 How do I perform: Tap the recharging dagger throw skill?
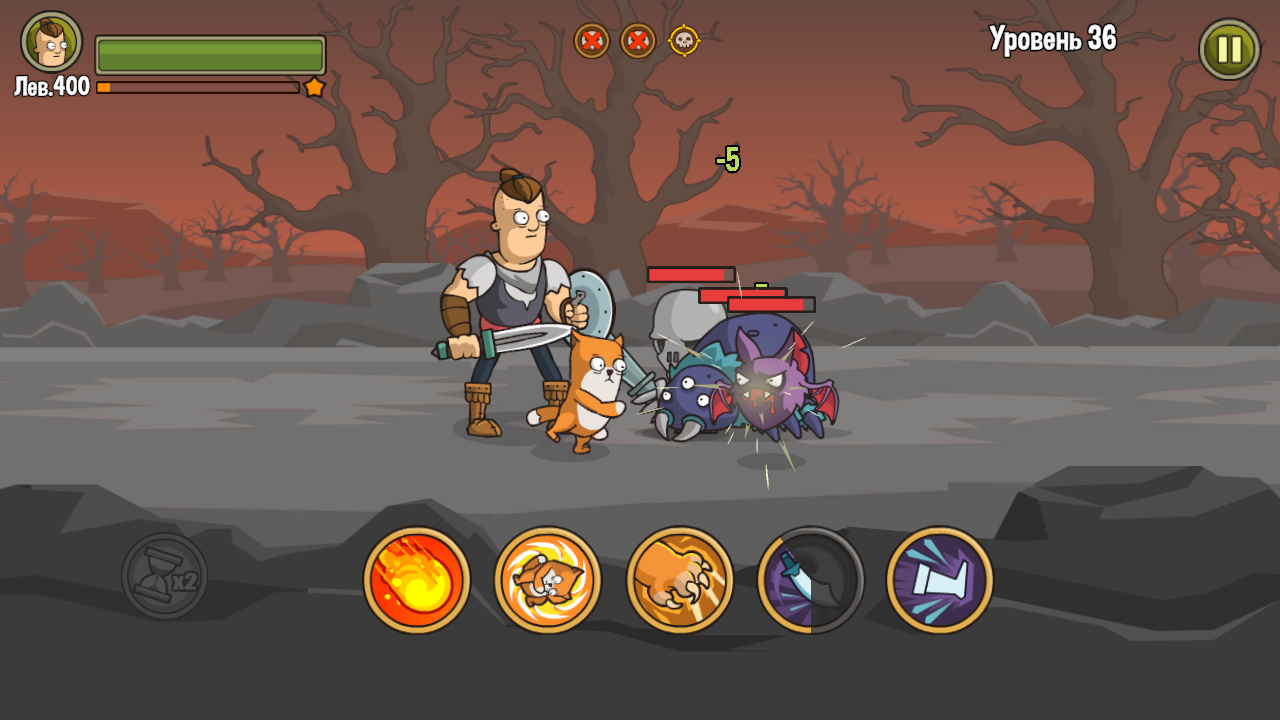(x=811, y=580)
